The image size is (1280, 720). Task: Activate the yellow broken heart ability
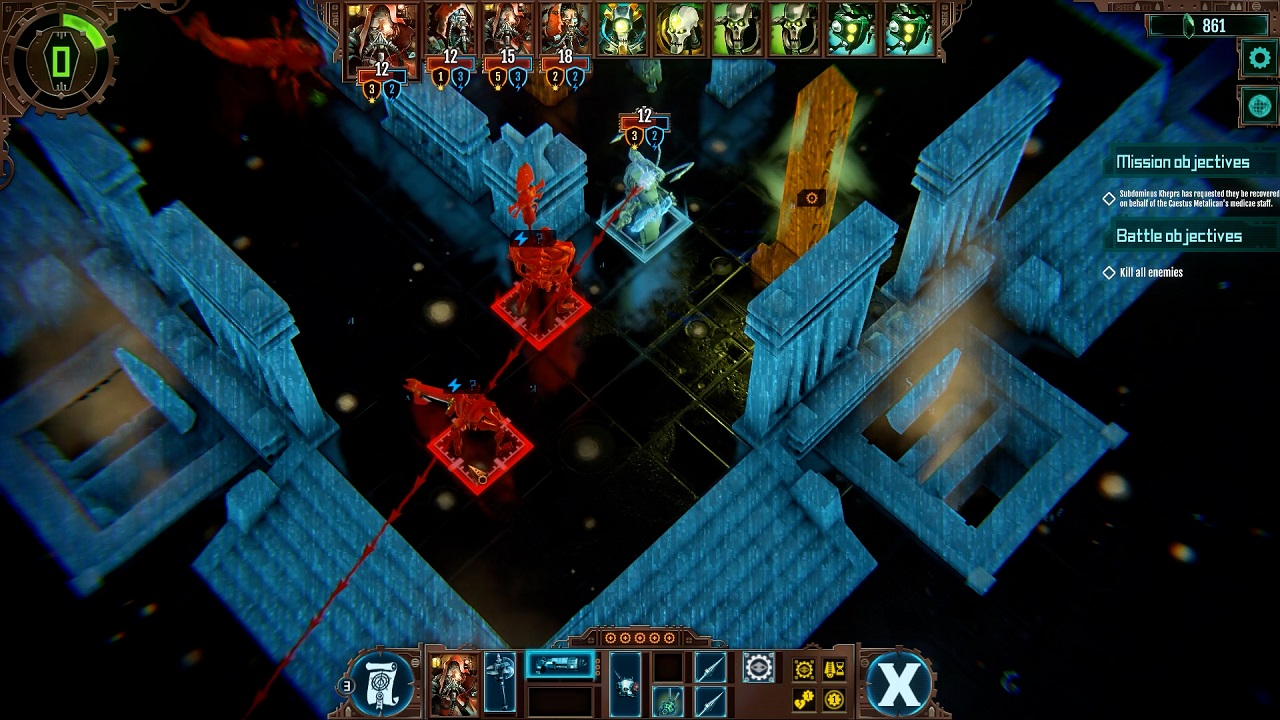[804, 699]
